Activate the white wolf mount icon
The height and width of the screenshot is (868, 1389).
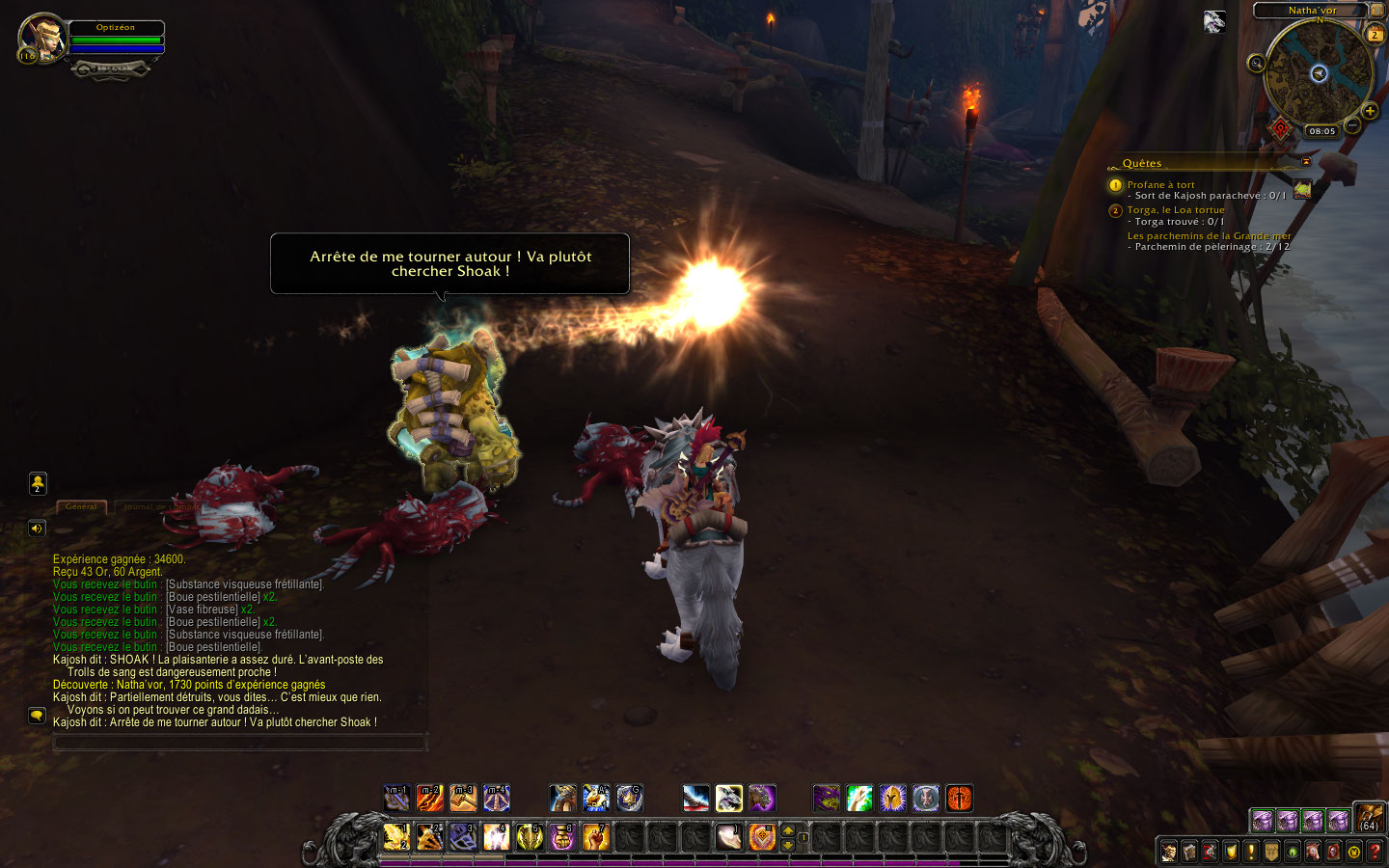[728, 799]
